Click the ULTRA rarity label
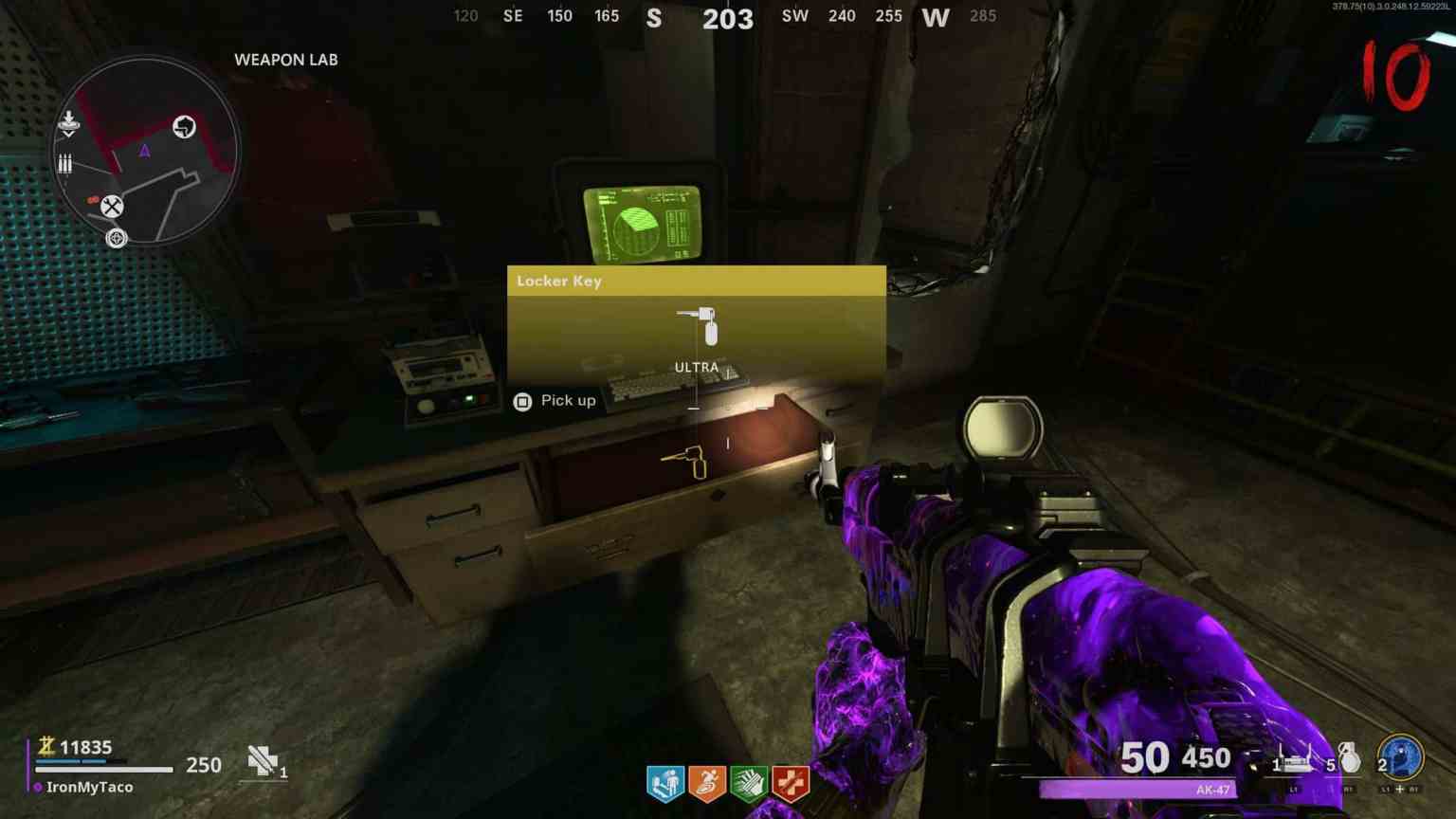The width and height of the screenshot is (1456, 819). (x=698, y=367)
